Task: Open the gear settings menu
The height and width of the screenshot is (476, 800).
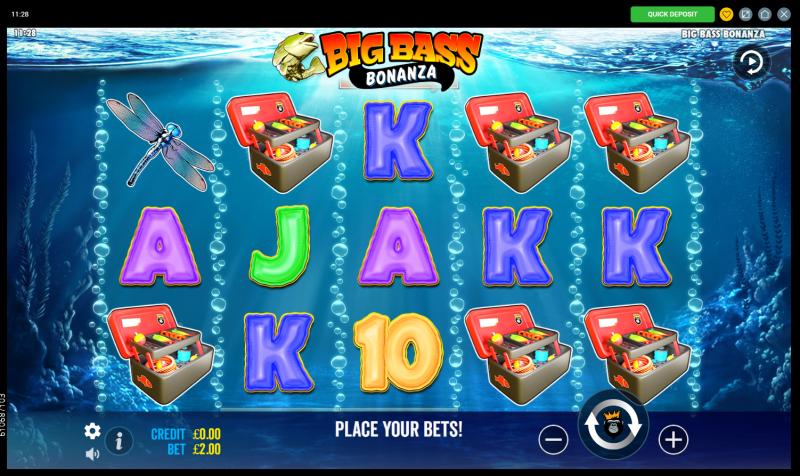Action: (92, 431)
